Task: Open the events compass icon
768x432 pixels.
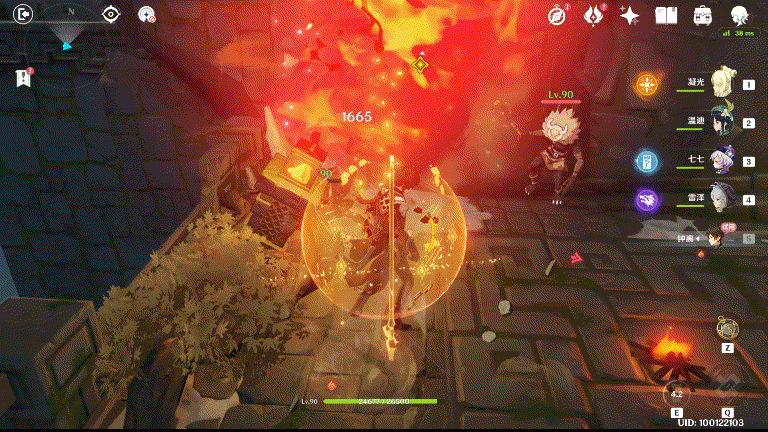Action: 557,14
